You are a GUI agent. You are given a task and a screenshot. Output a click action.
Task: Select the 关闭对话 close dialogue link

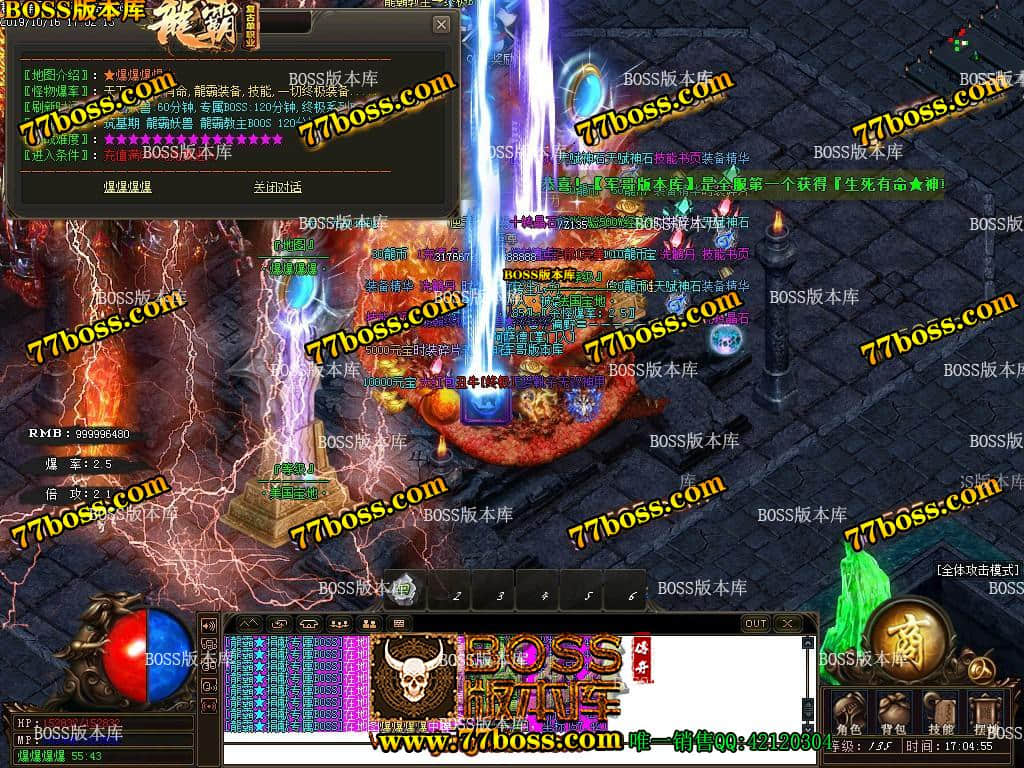pyautogui.click(x=277, y=187)
